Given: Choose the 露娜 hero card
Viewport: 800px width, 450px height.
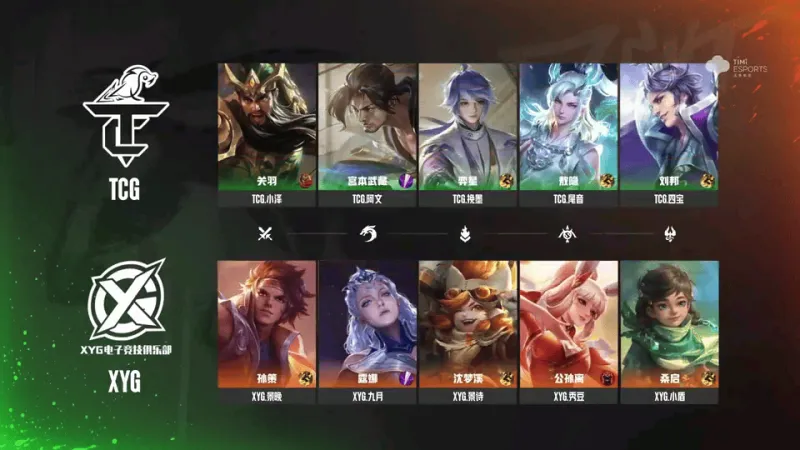Looking at the screenshot, I should point(367,324).
